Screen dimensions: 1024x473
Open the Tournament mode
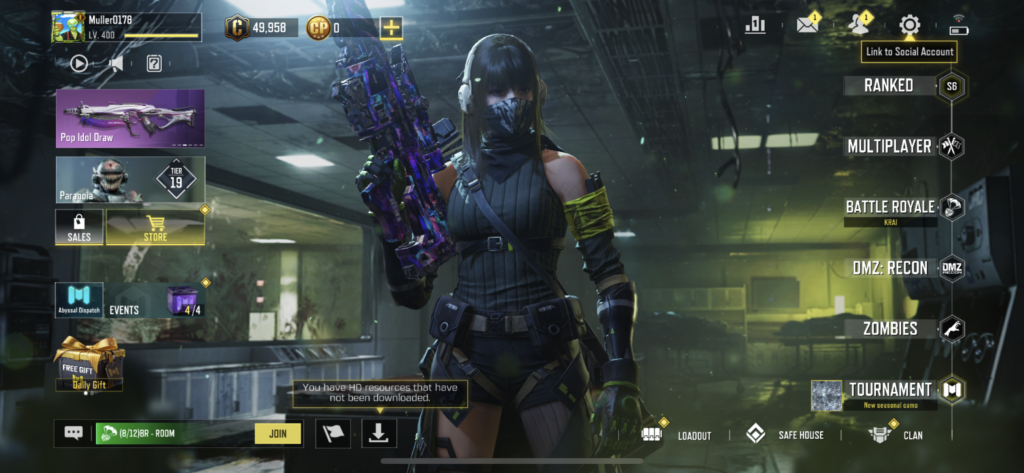click(890, 389)
